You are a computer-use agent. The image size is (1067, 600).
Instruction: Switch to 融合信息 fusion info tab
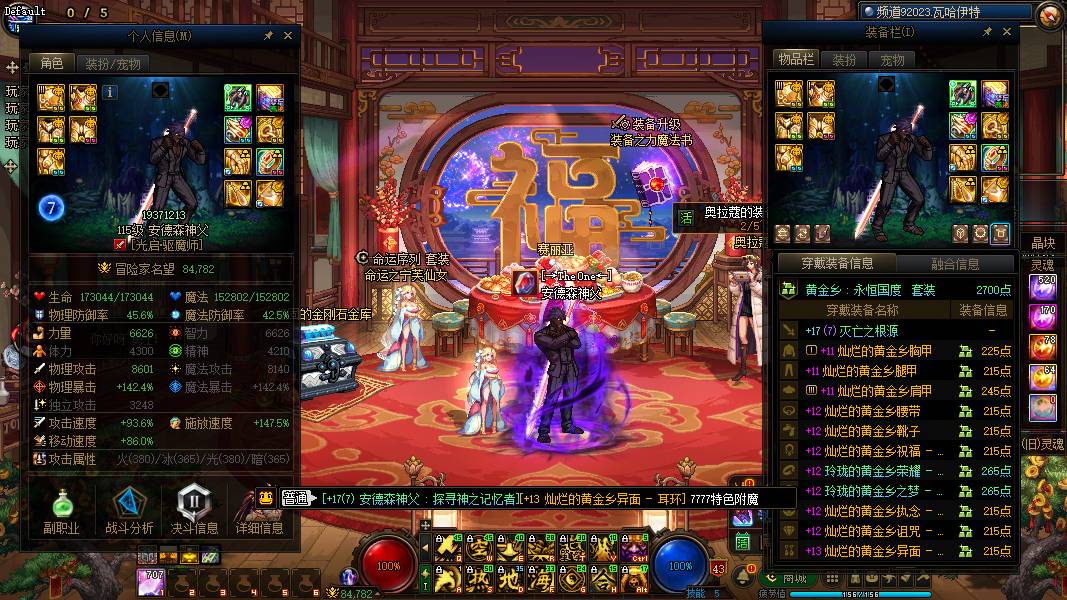[954, 264]
